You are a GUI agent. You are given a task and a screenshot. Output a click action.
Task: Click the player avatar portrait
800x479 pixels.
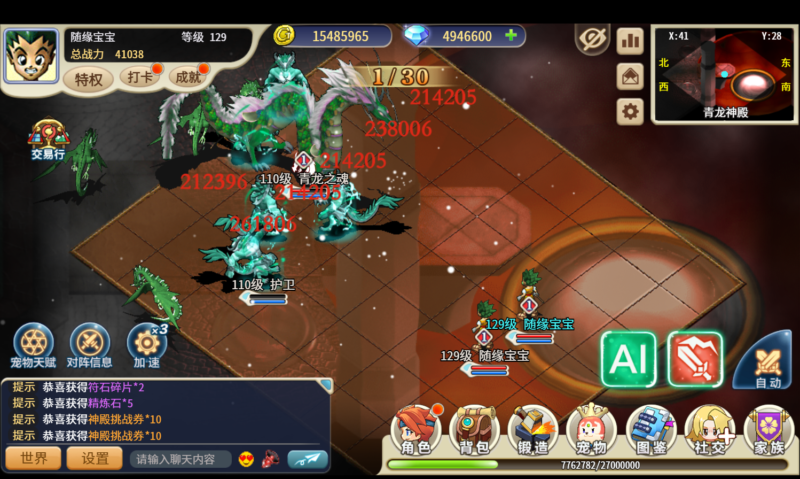[31, 56]
